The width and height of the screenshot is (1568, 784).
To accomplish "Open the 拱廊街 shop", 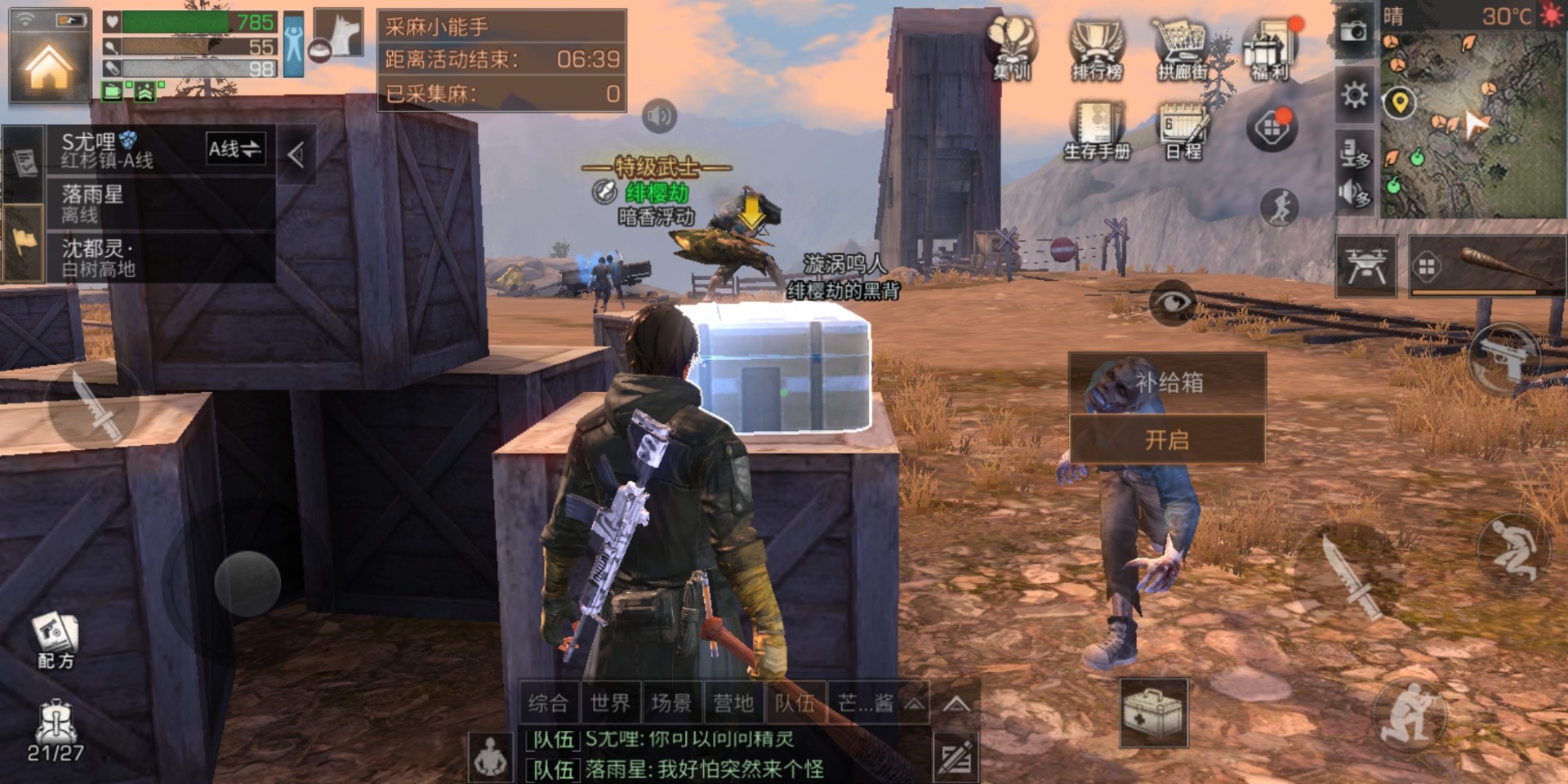I will (1182, 51).
